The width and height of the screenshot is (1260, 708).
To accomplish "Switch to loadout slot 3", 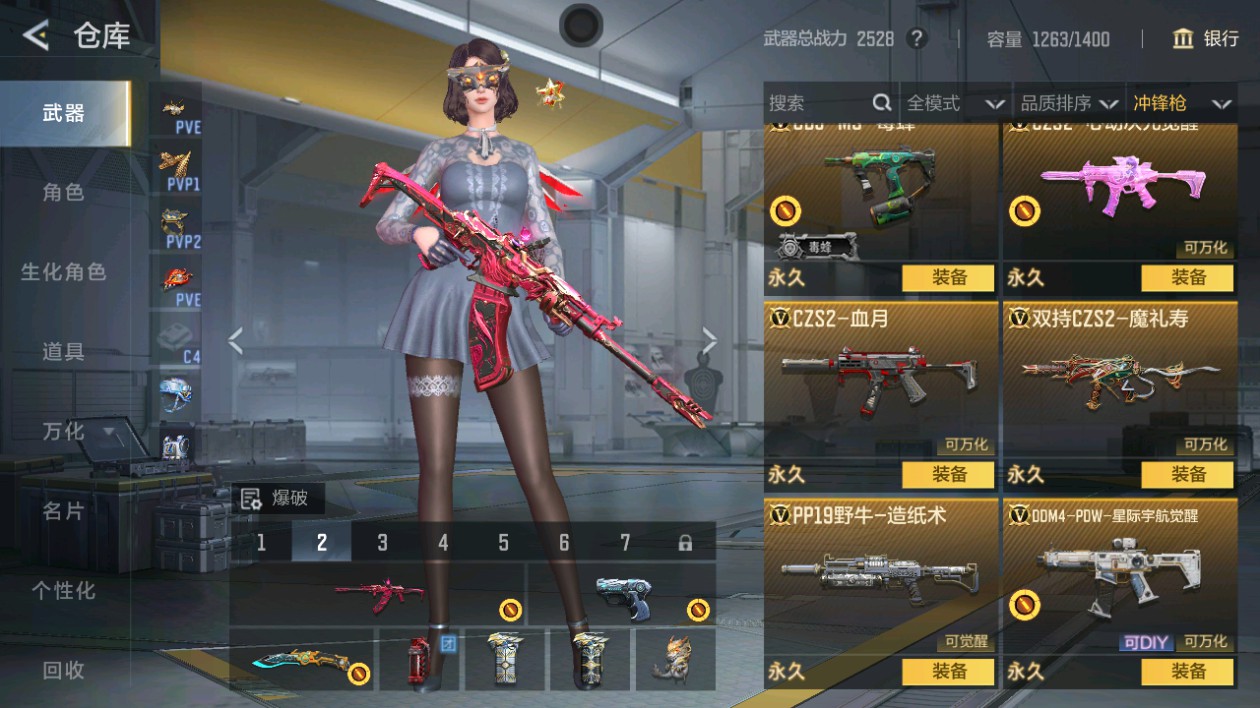I will point(382,542).
